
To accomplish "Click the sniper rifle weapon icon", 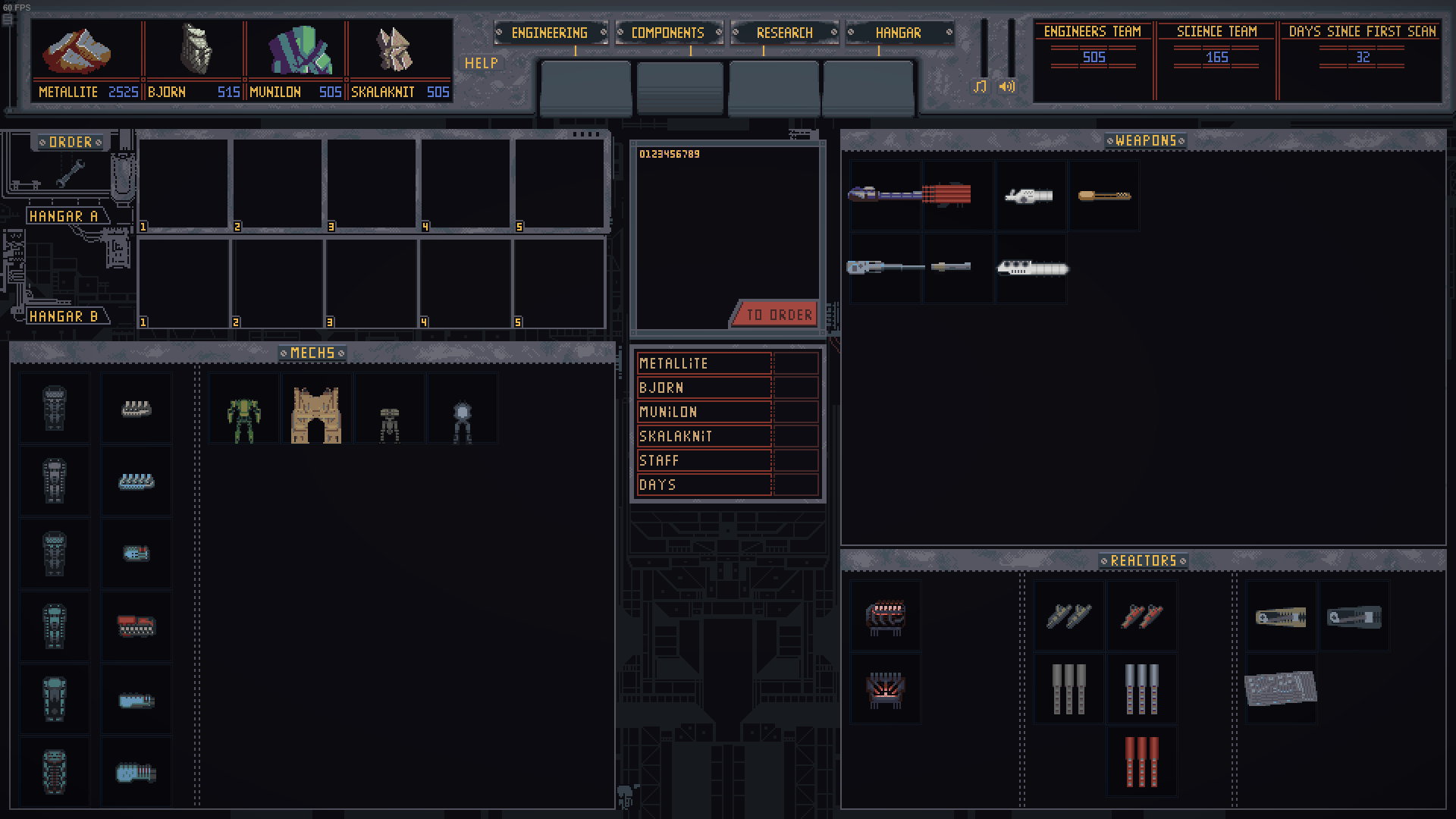I will (x=884, y=266).
